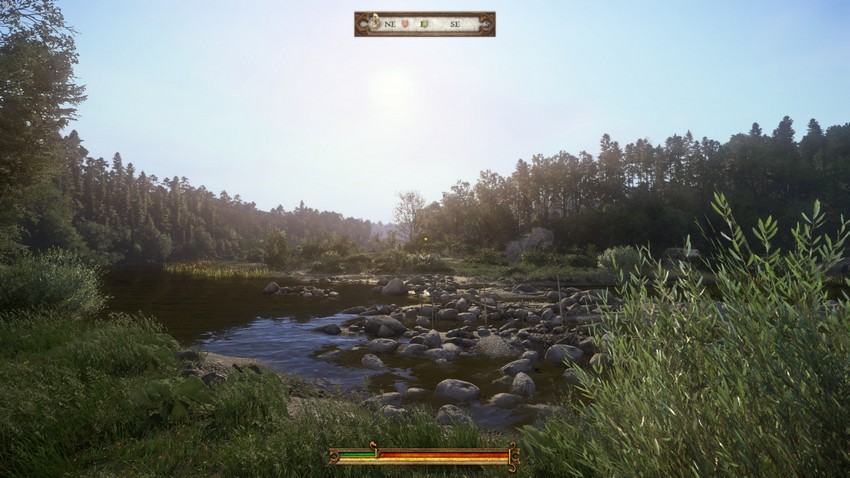Click the round sun-dial icon on the compass

pos(374,22)
